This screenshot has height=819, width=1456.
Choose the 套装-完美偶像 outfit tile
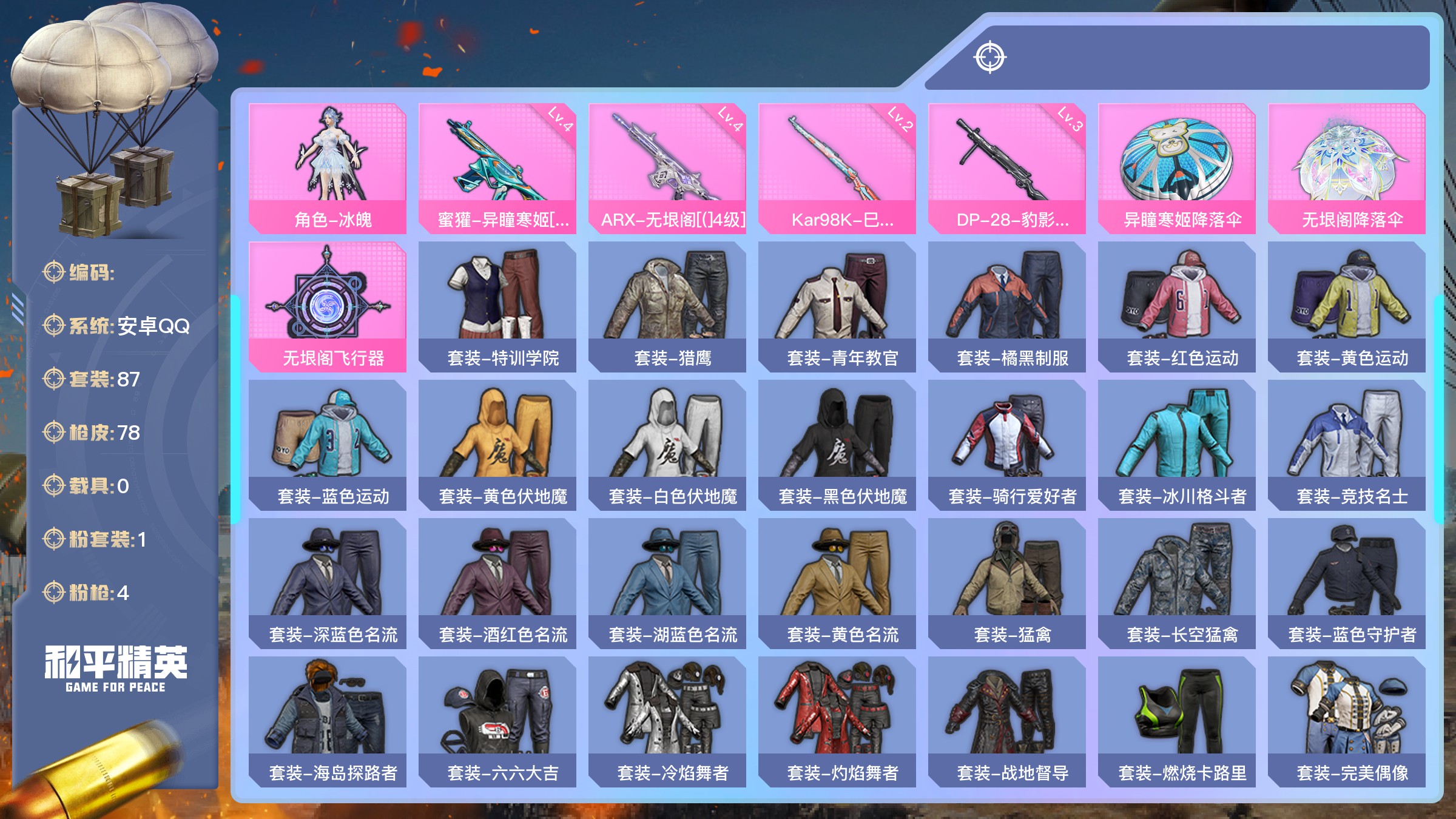pos(1347,721)
